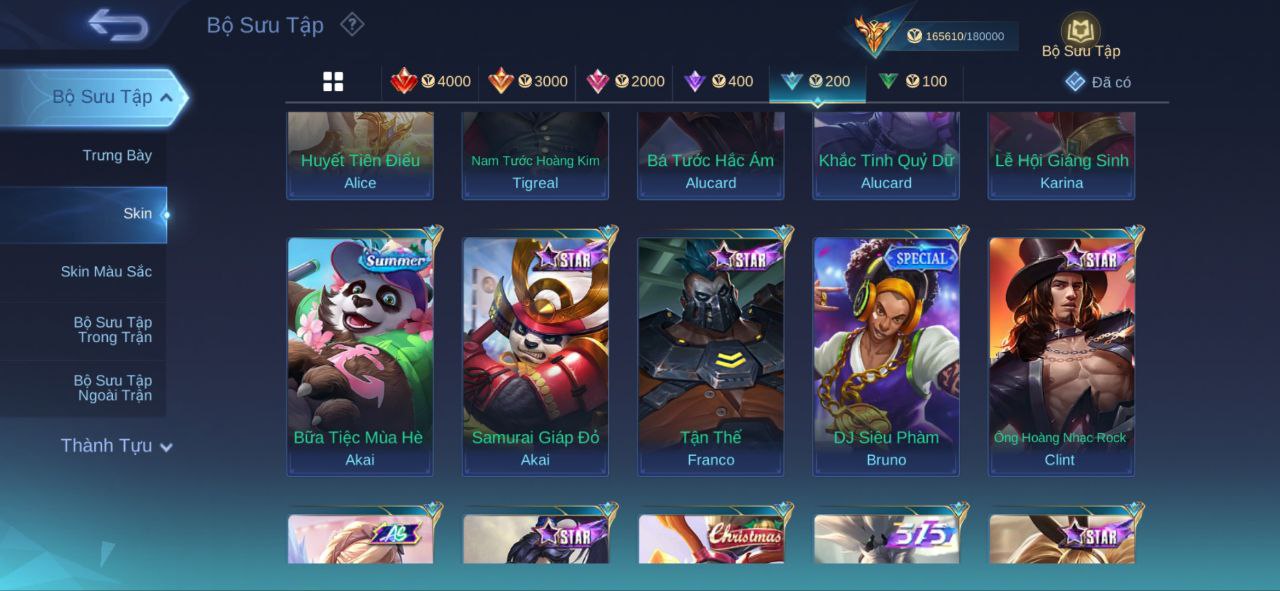The height and width of the screenshot is (591, 1280).
Task: Switch to the 100 points tier tab
Action: pyautogui.click(x=913, y=82)
